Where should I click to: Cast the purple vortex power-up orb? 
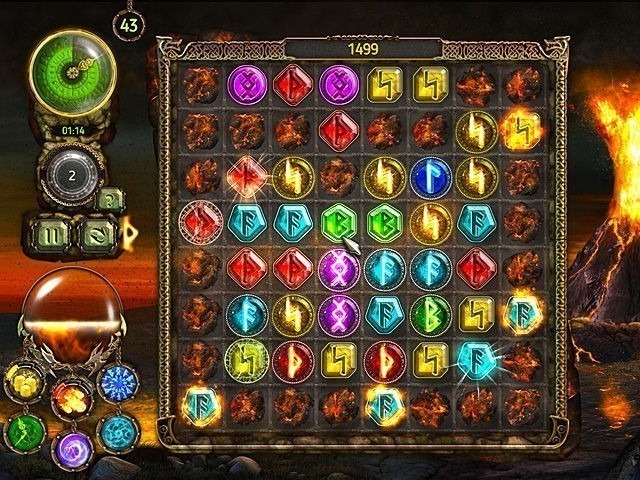[70, 448]
